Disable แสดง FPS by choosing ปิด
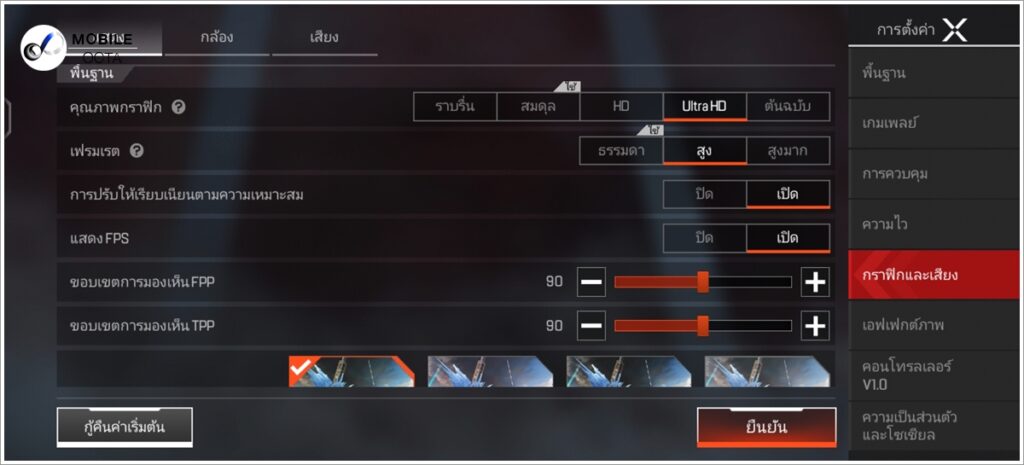Screen dimensions: 1024x465 704,238
